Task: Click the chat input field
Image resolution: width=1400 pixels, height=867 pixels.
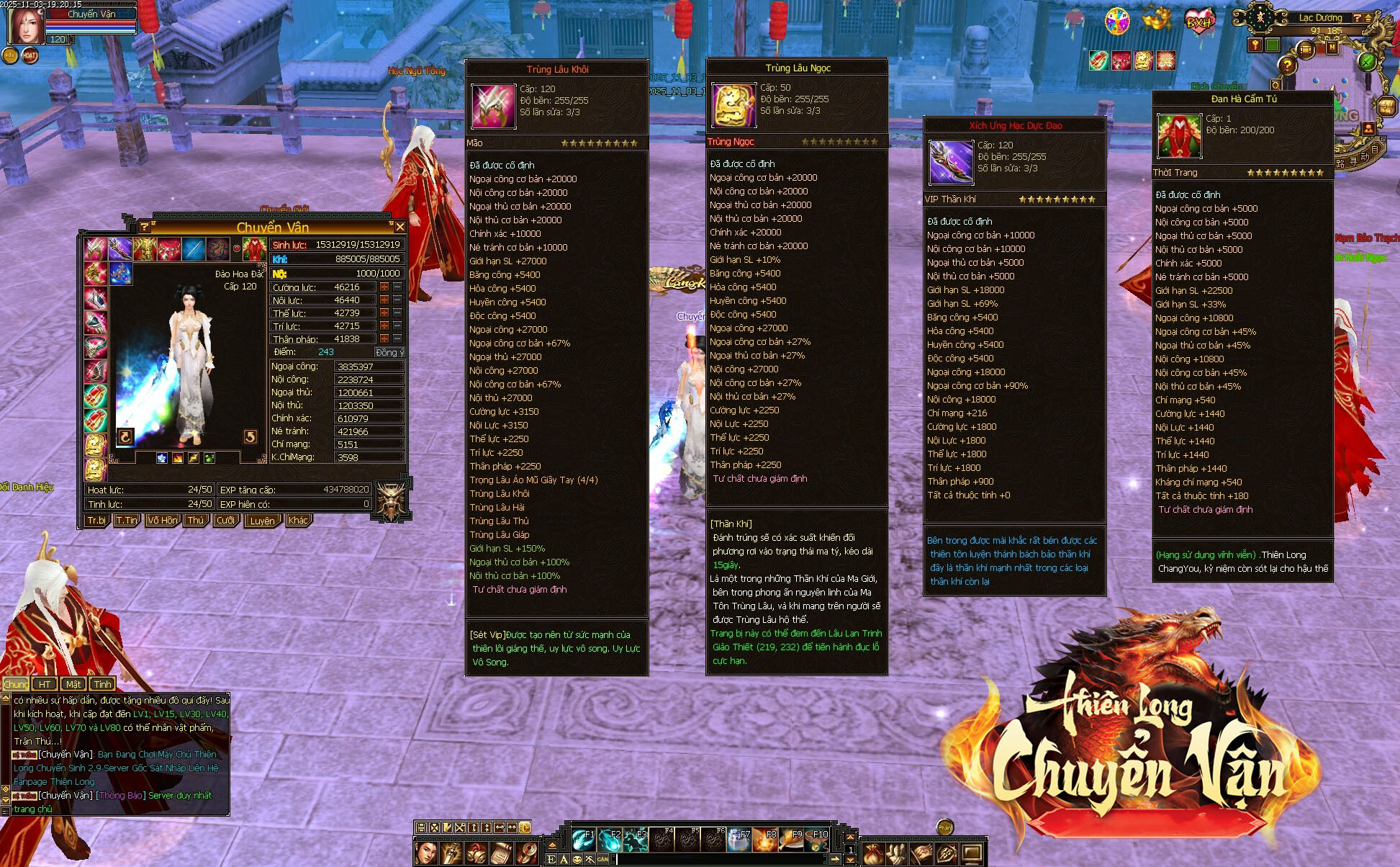Action: pos(720,859)
